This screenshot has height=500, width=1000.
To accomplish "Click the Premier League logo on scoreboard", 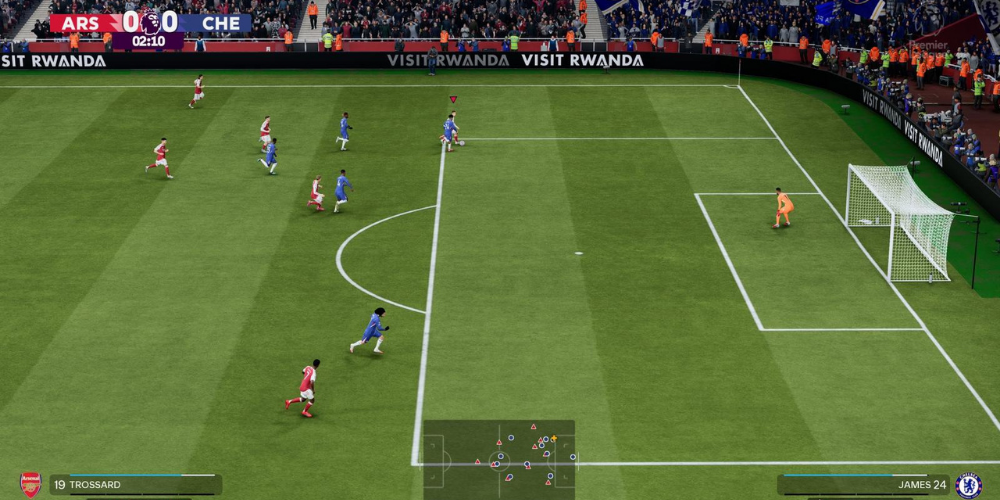I will click(150, 22).
